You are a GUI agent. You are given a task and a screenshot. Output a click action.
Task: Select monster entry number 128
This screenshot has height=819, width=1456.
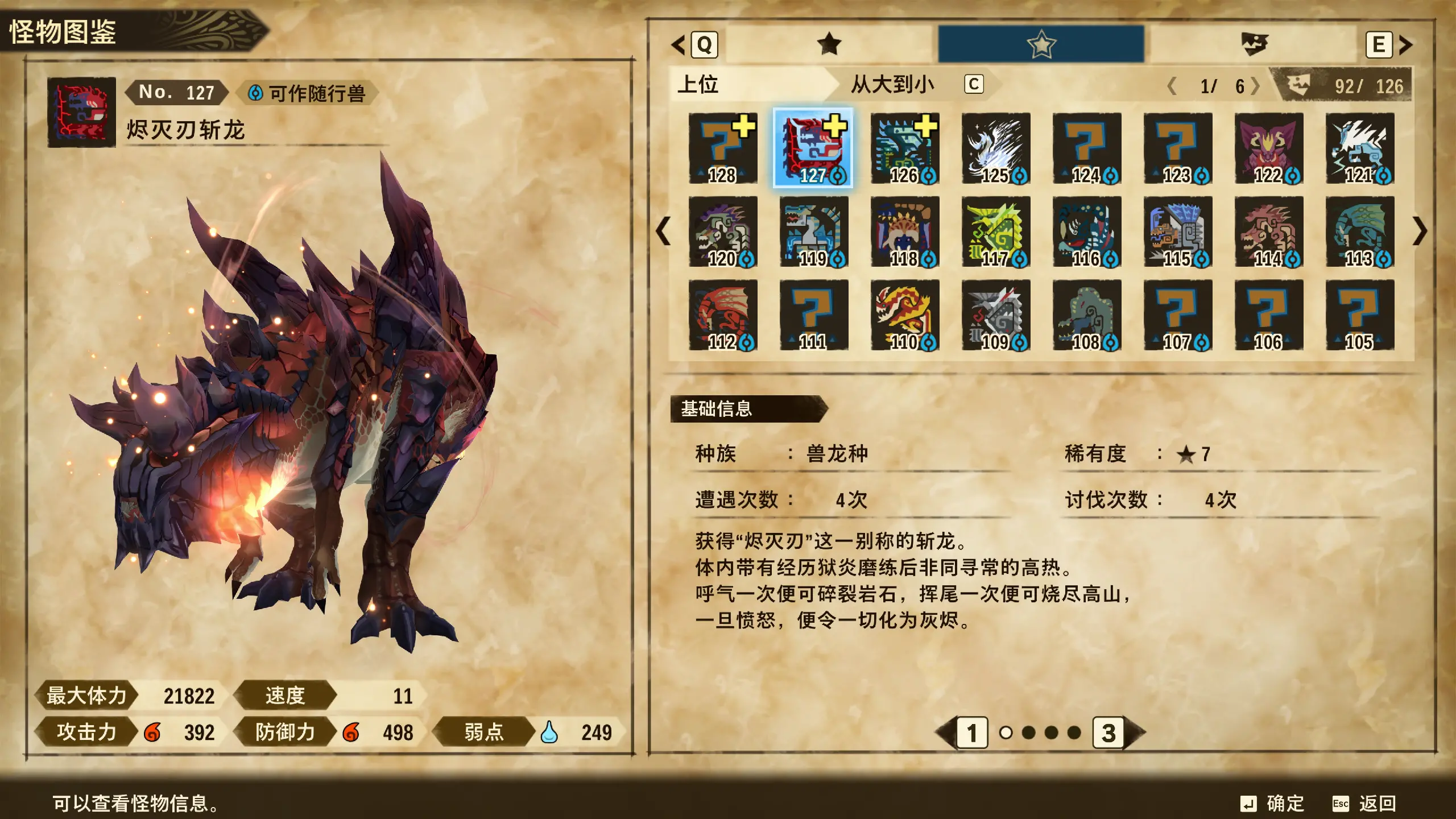coord(722,148)
